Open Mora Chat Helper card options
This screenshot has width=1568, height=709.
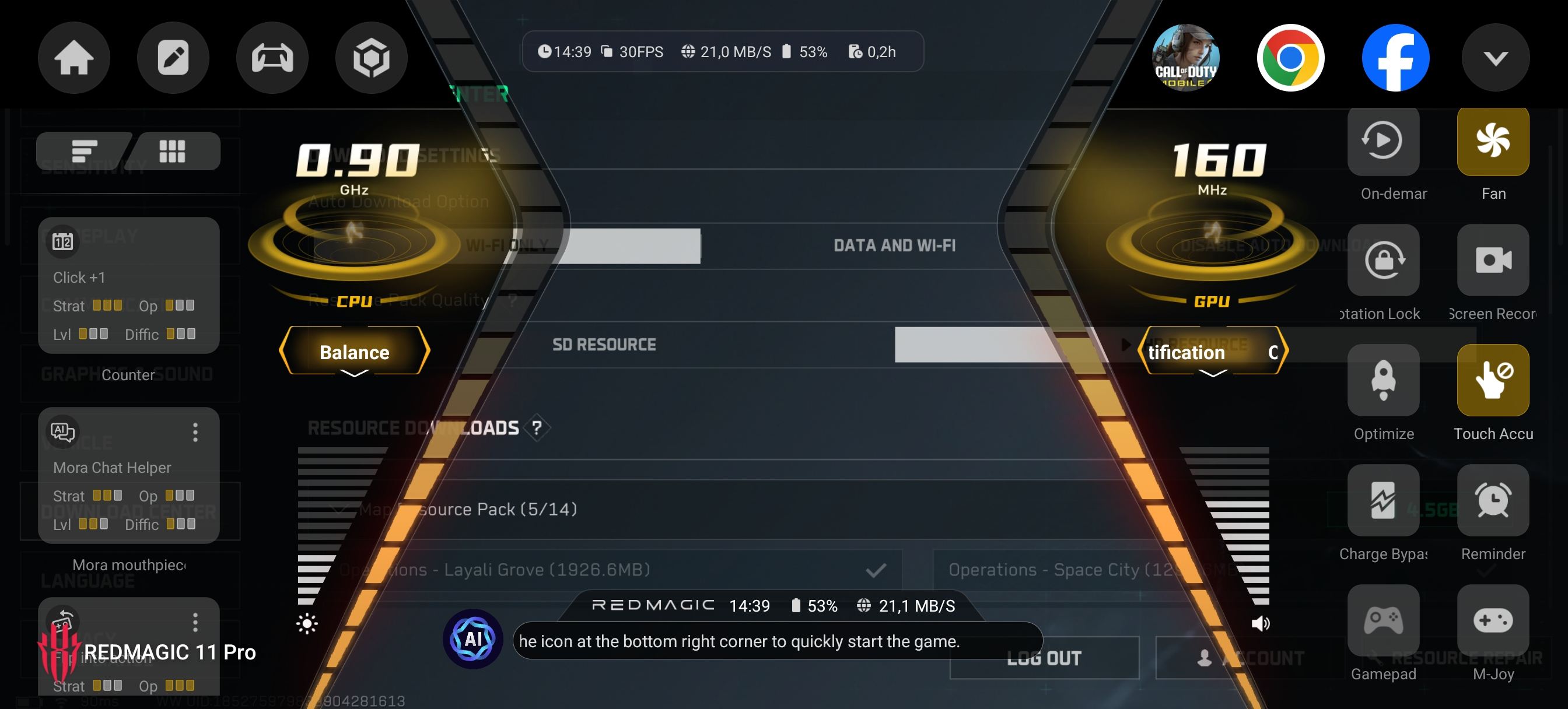click(195, 432)
